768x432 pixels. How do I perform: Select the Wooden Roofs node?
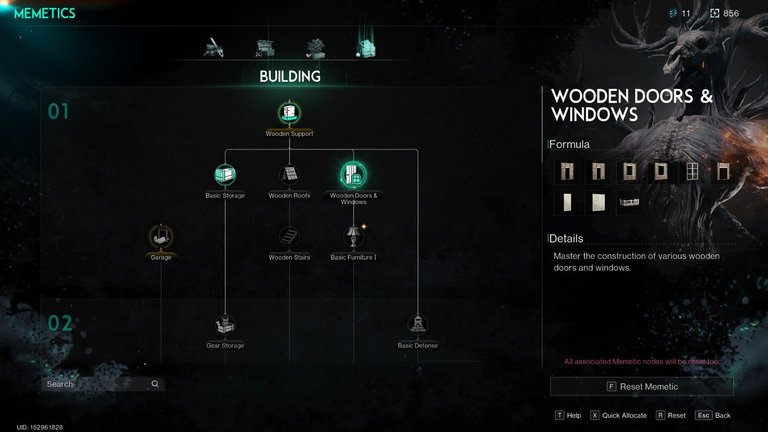(290, 175)
